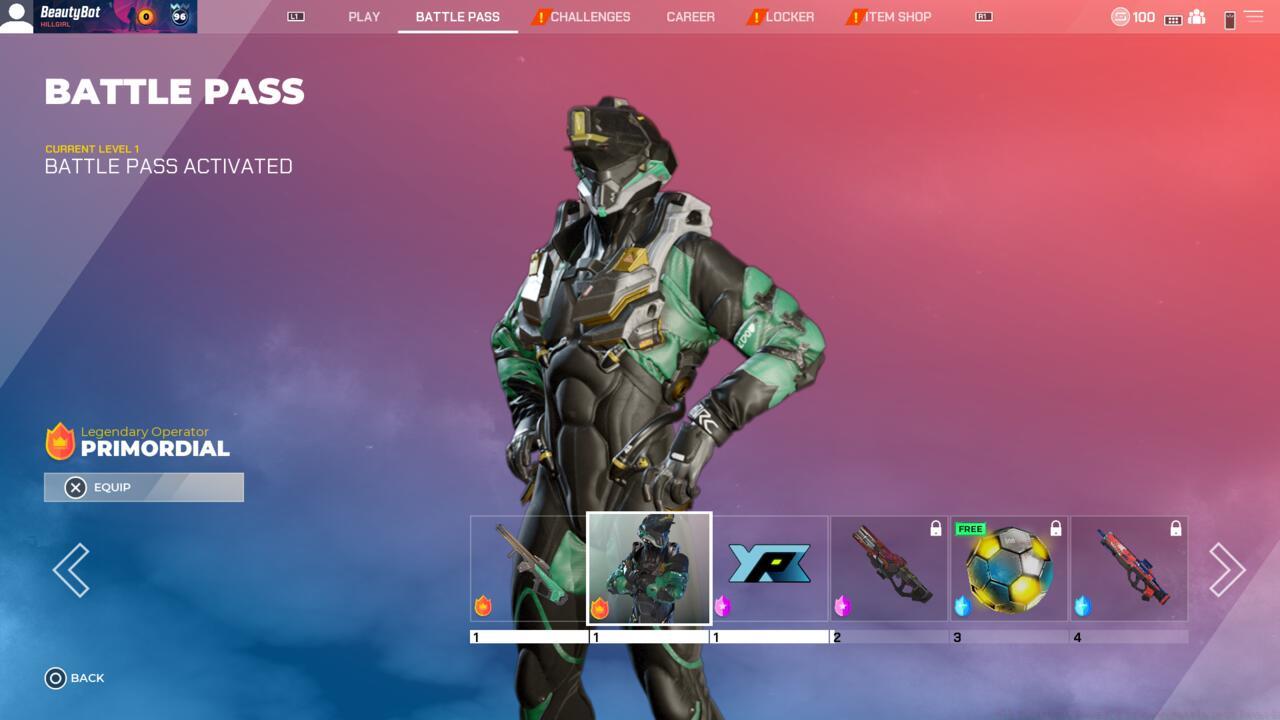Pick the free soccer ball reward
Screen dimensions: 1280x720
[x=1009, y=569]
